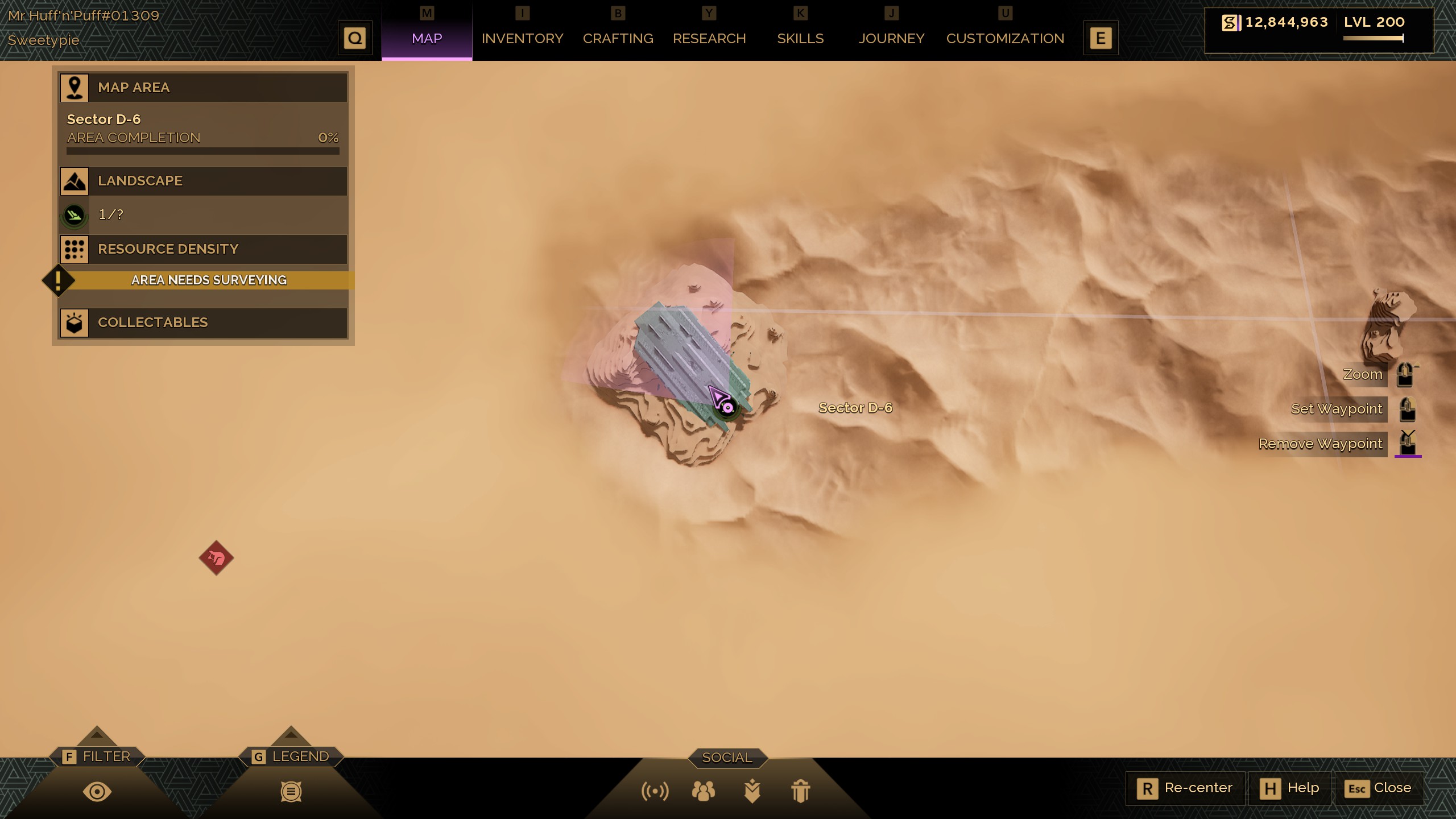
Task: Open the Collectables section
Action: pyautogui.click(x=203, y=322)
